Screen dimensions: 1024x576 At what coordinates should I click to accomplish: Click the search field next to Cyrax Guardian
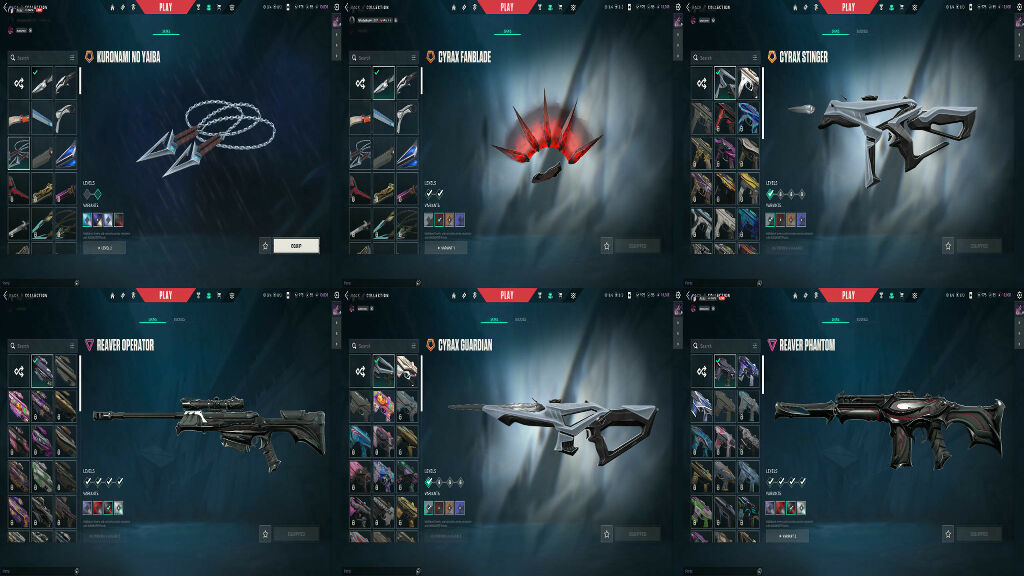coord(381,346)
